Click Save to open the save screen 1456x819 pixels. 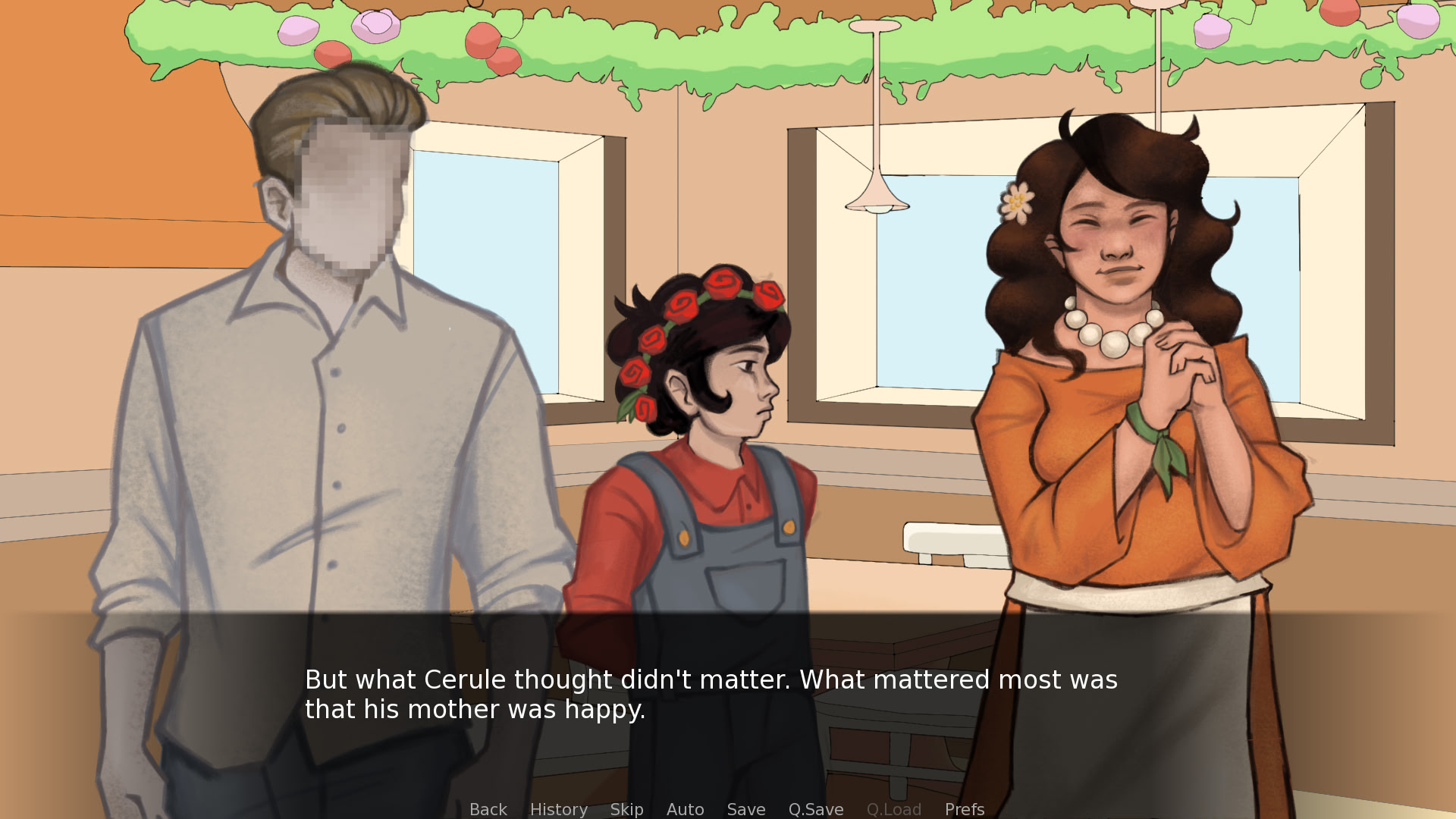pyautogui.click(x=745, y=809)
